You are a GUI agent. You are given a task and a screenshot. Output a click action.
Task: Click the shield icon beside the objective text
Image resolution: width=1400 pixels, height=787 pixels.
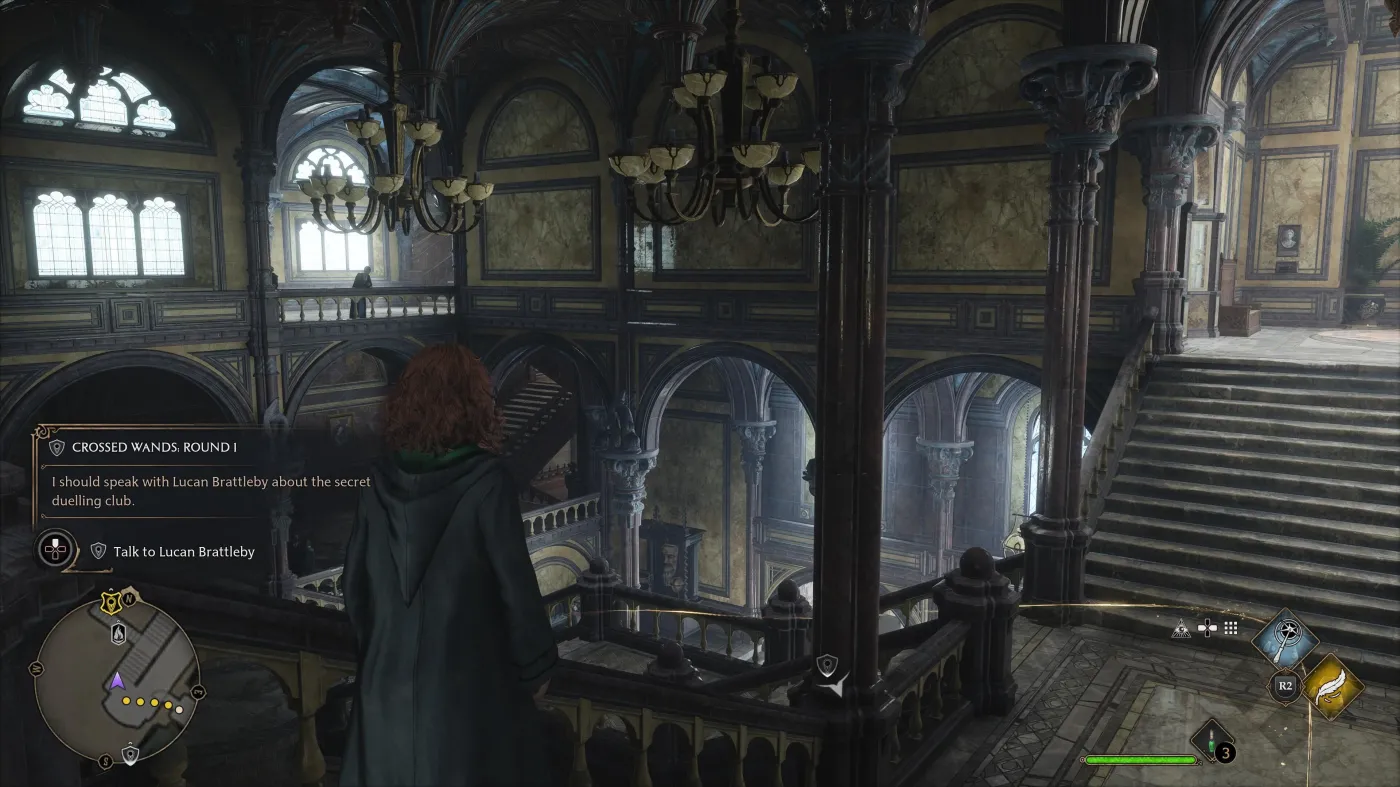[98, 551]
